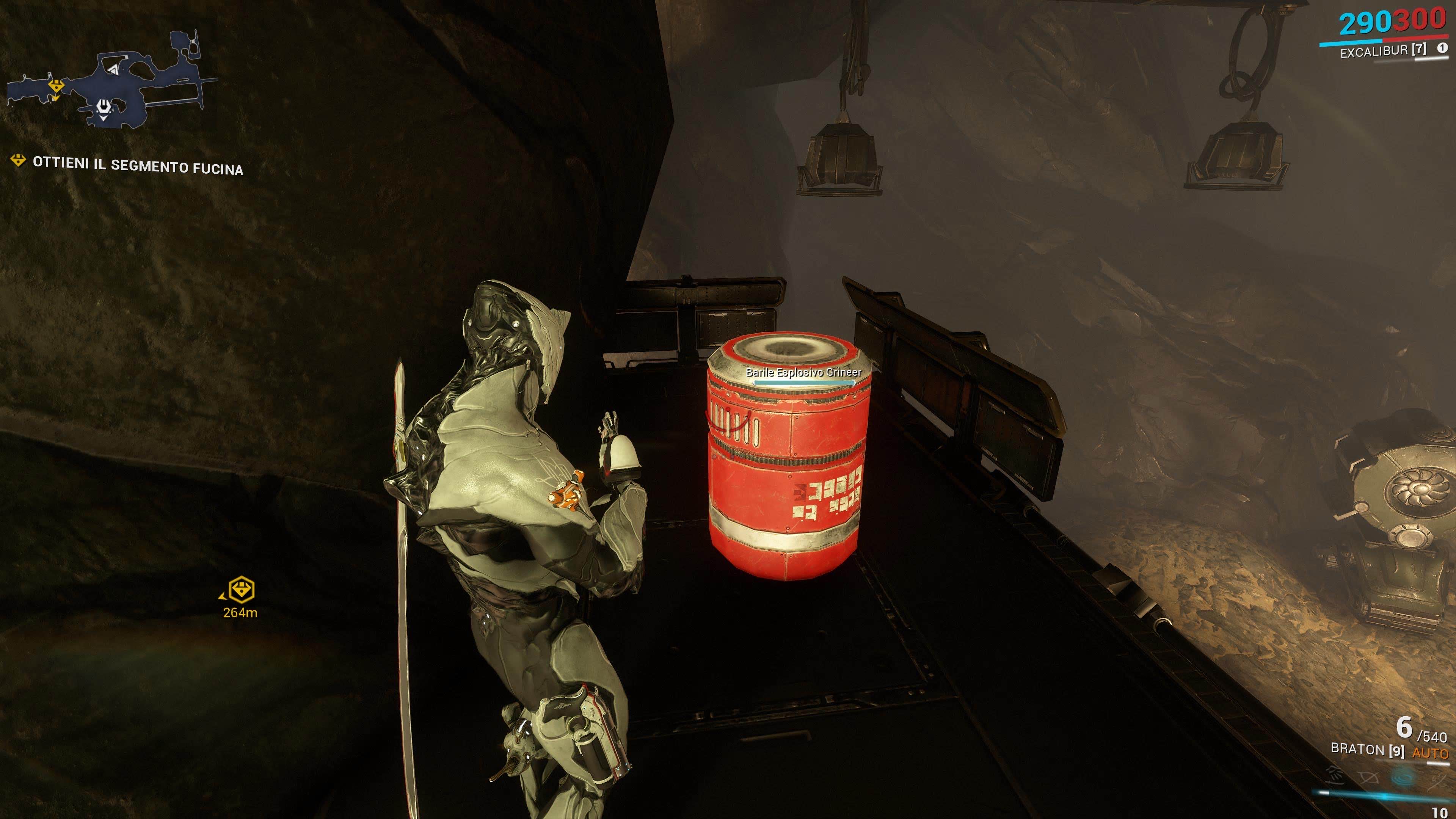Open the cave minimap

113,79
